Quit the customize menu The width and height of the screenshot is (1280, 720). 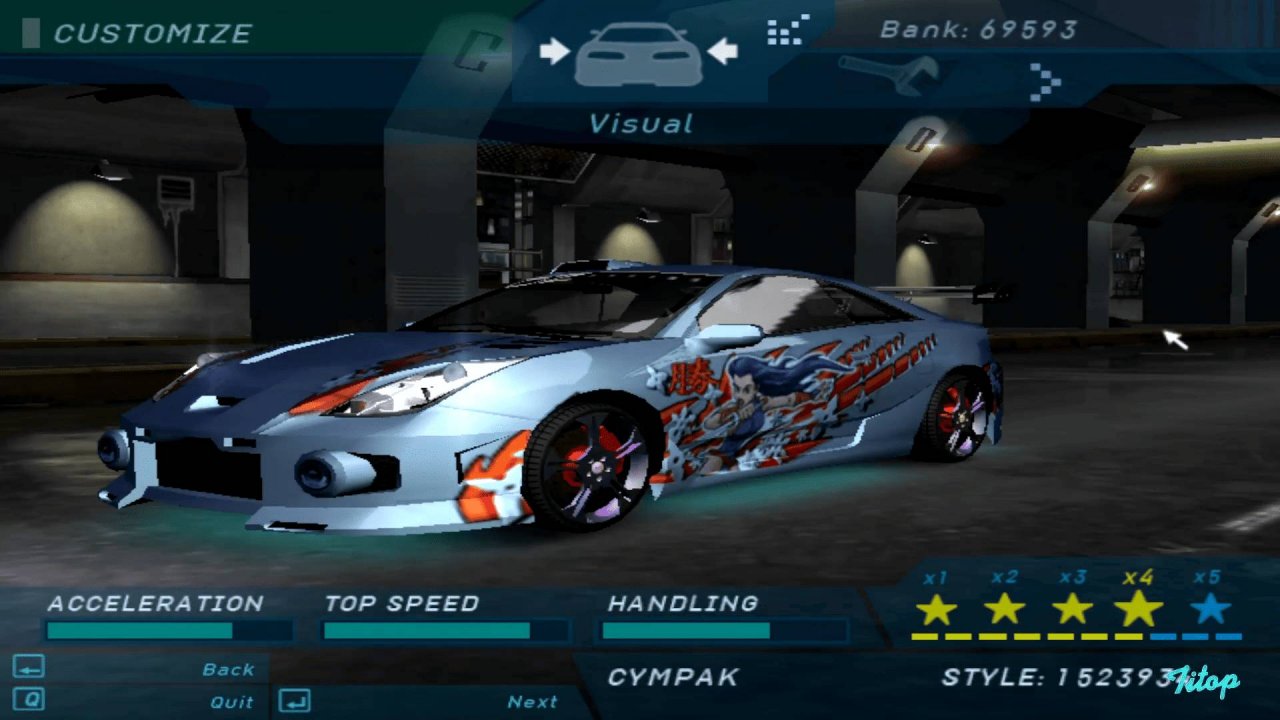[231, 702]
